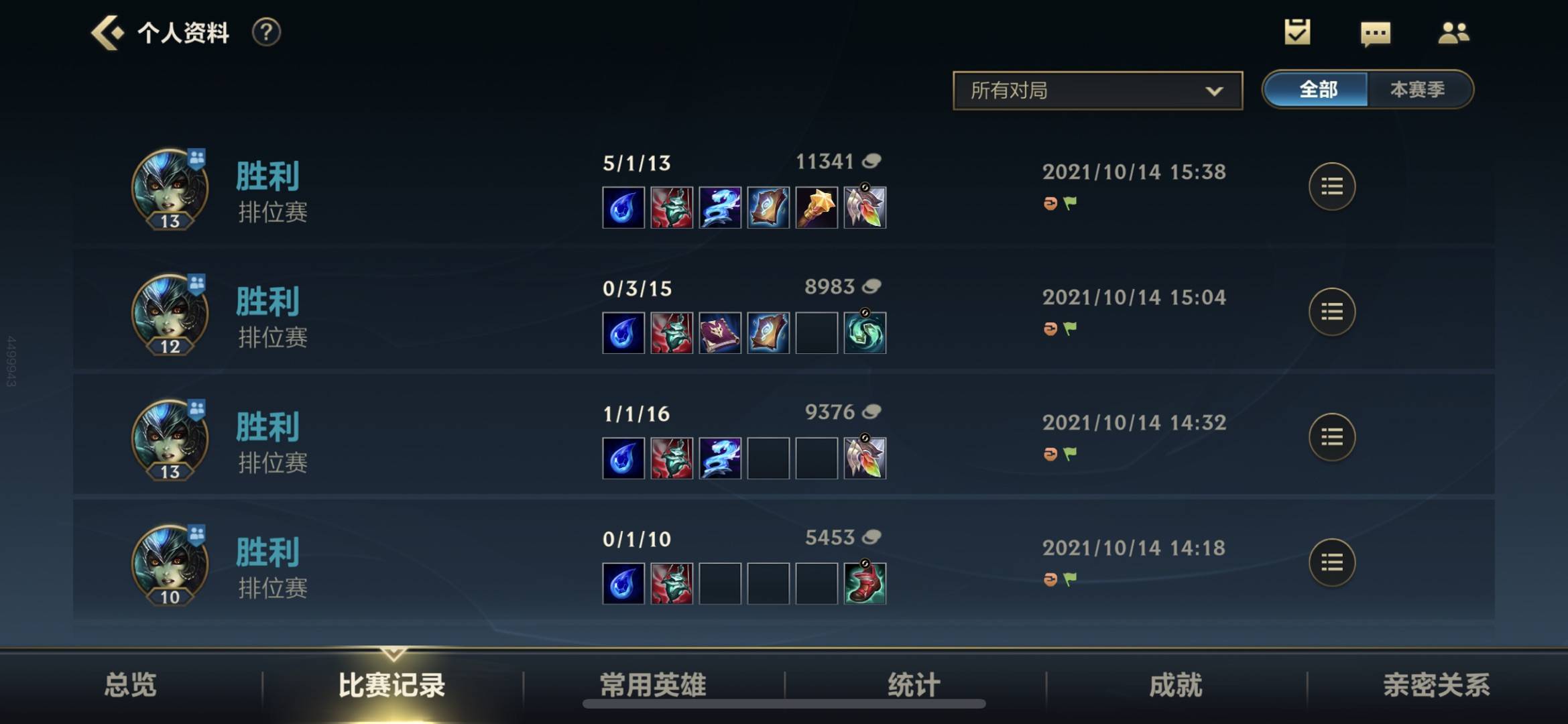
Task: Click the dropdown chevron next to 所有对局
Action: click(1214, 90)
